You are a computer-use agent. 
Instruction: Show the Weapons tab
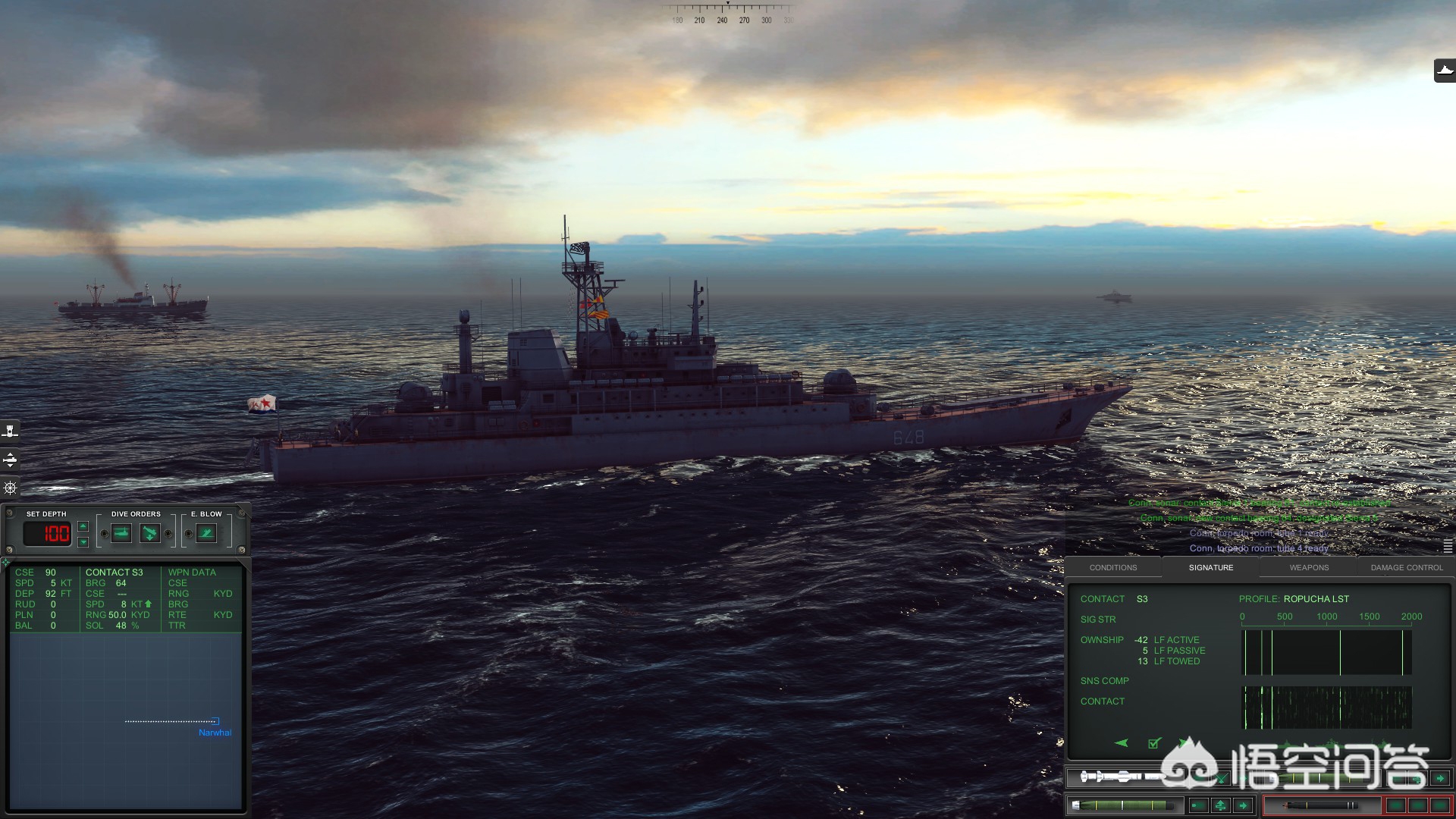[1309, 567]
